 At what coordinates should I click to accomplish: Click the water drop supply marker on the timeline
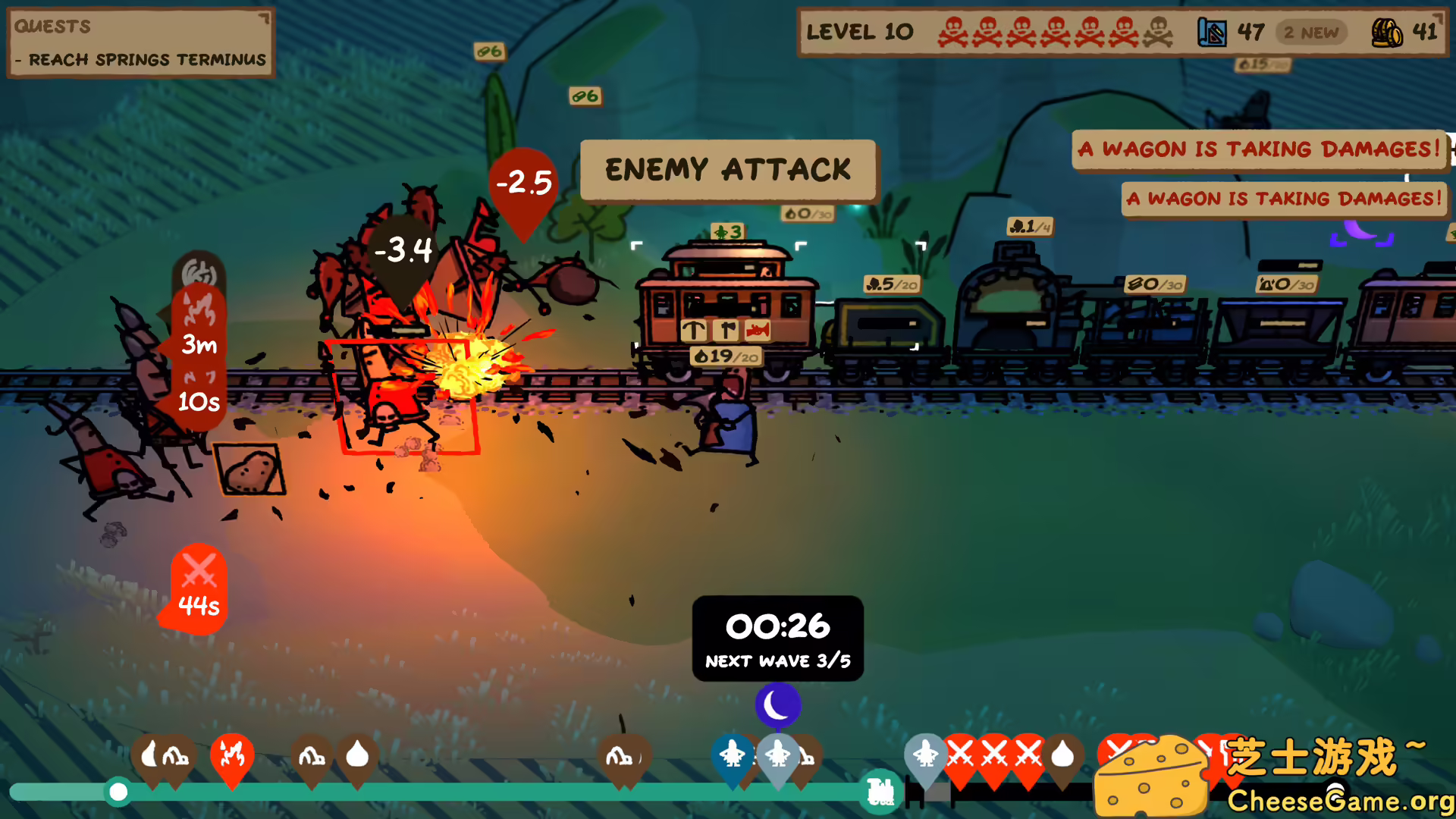359,755
